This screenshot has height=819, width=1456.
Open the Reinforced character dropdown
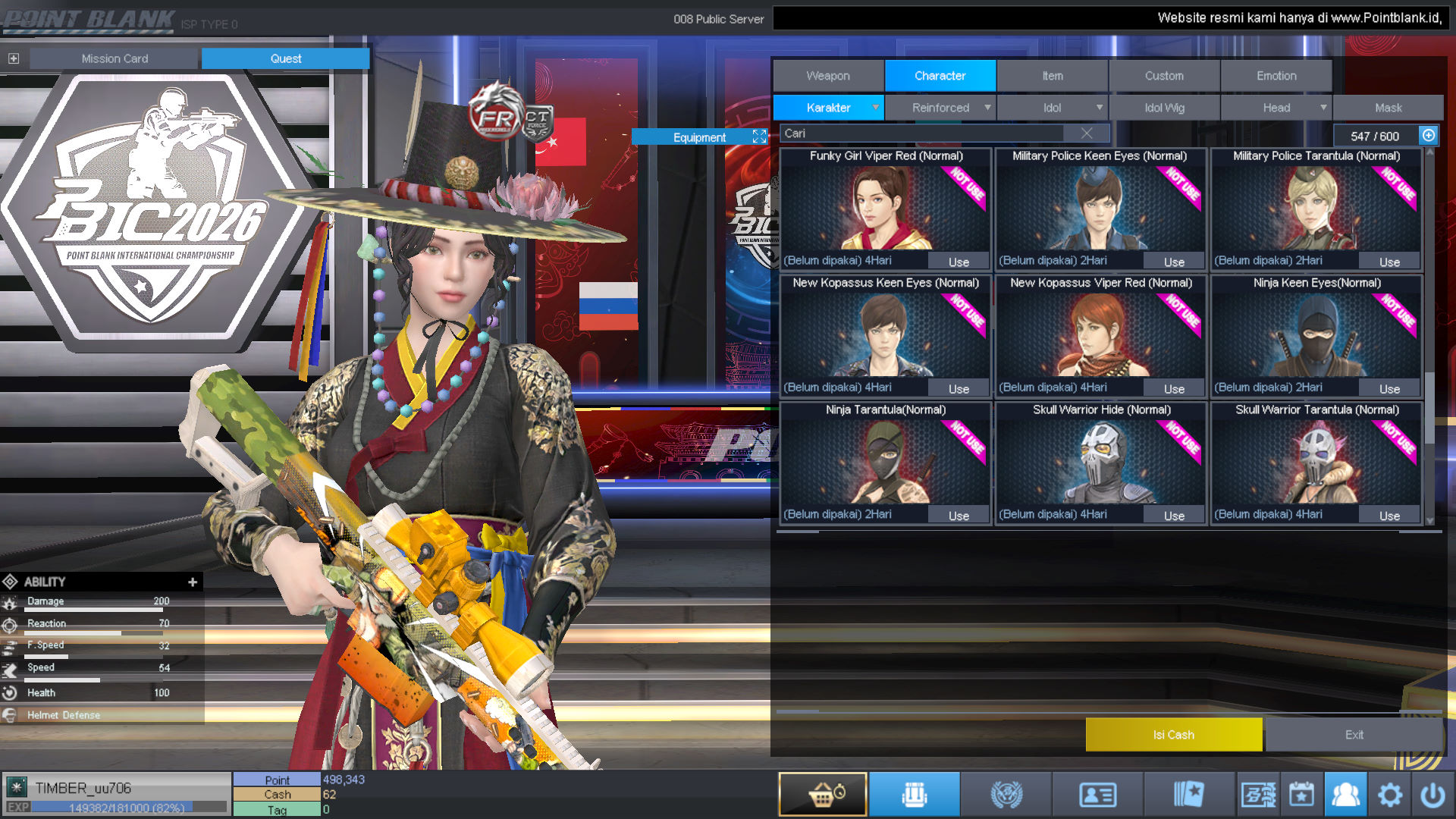coord(940,108)
